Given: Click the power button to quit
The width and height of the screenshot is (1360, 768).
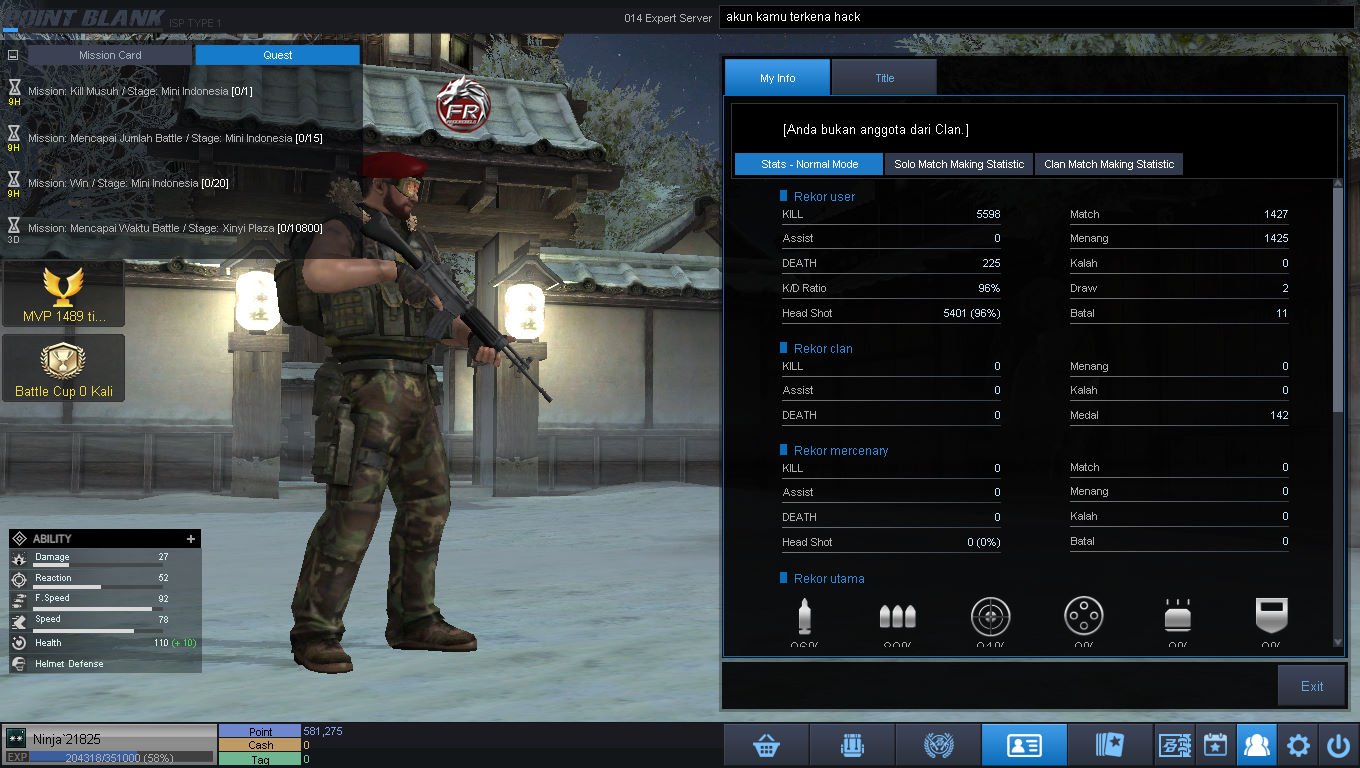Looking at the screenshot, I should pos(1338,745).
